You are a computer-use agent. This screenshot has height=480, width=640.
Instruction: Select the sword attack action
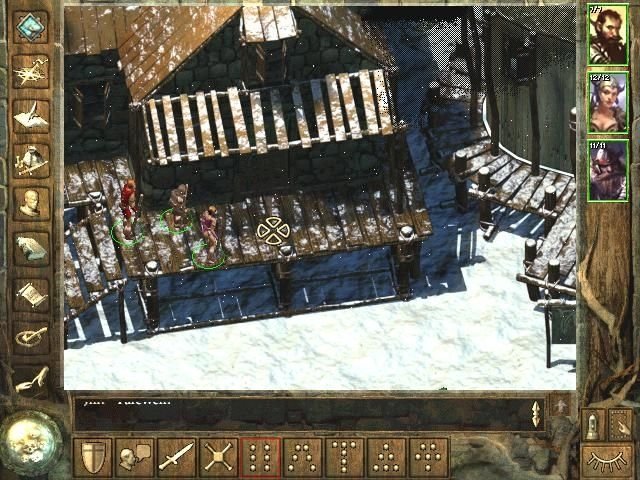[175, 458]
